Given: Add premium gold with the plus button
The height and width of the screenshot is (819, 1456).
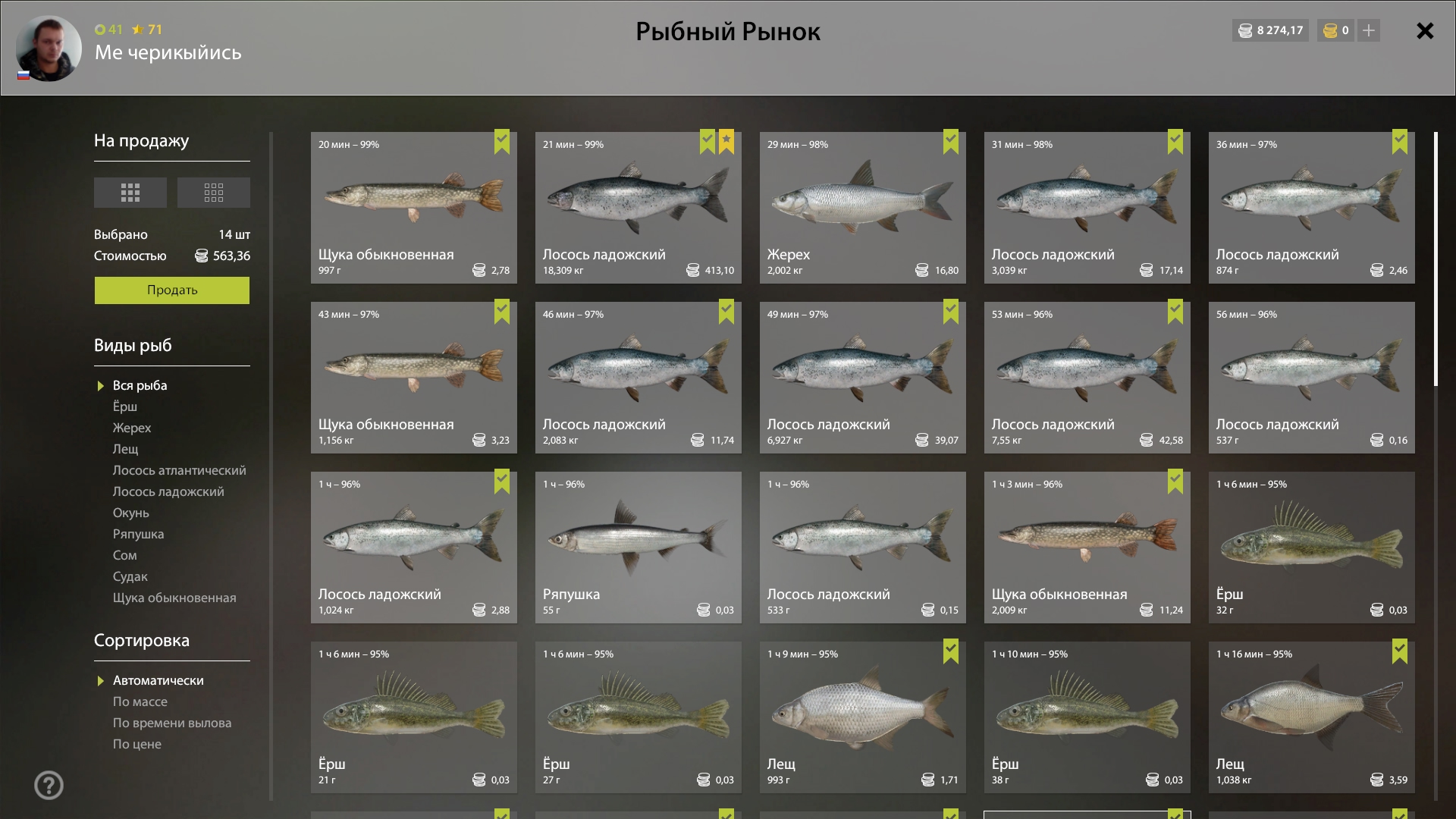Looking at the screenshot, I should point(1369,31).
